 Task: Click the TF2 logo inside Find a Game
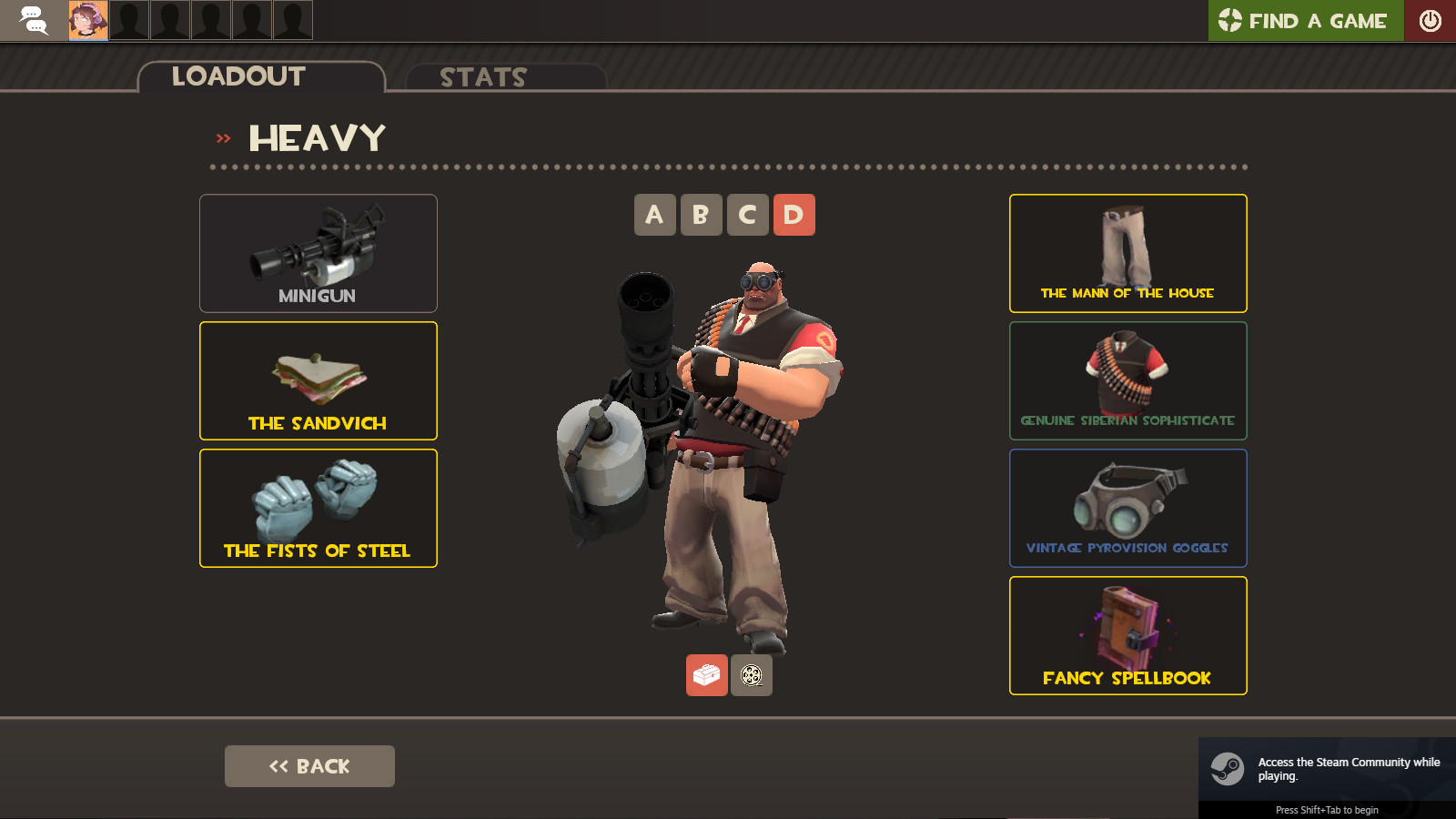tap(1230, 20)
